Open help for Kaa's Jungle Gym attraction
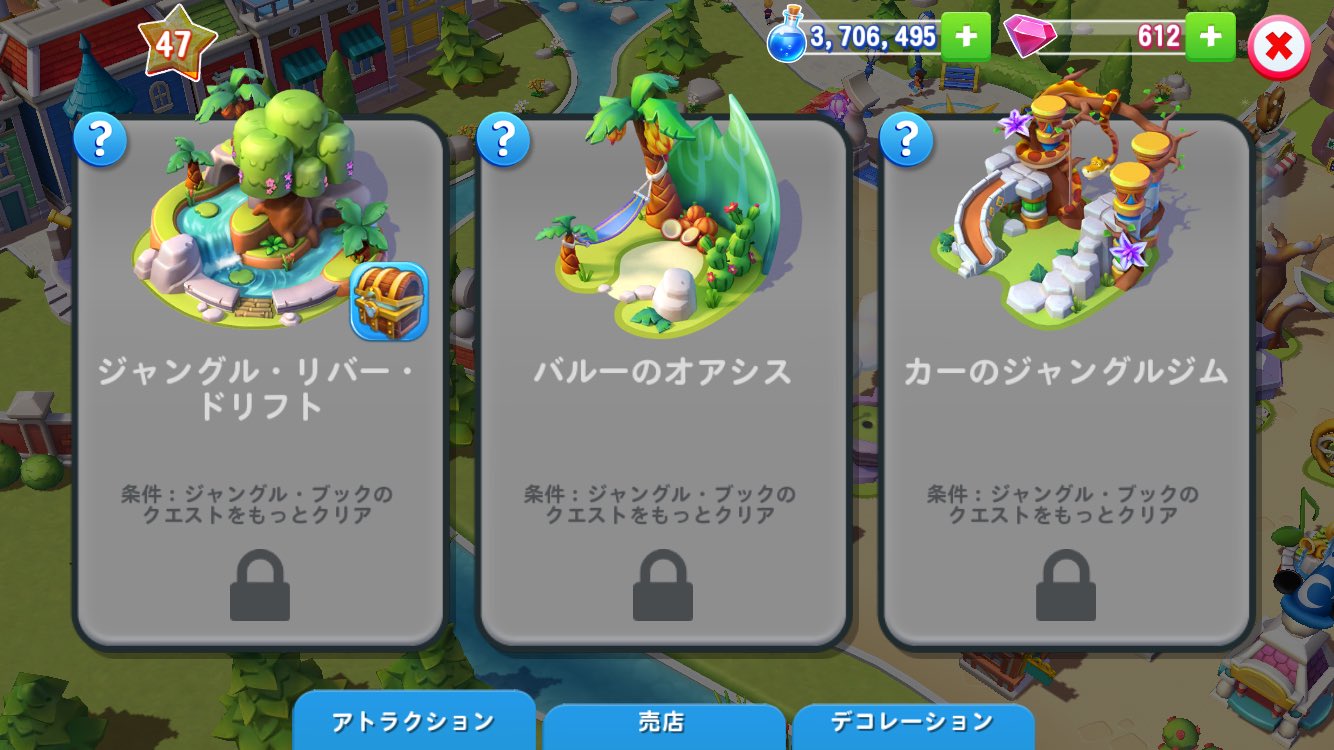The height and width of the screenshot is (750, 1334). (x=907, y=140)
